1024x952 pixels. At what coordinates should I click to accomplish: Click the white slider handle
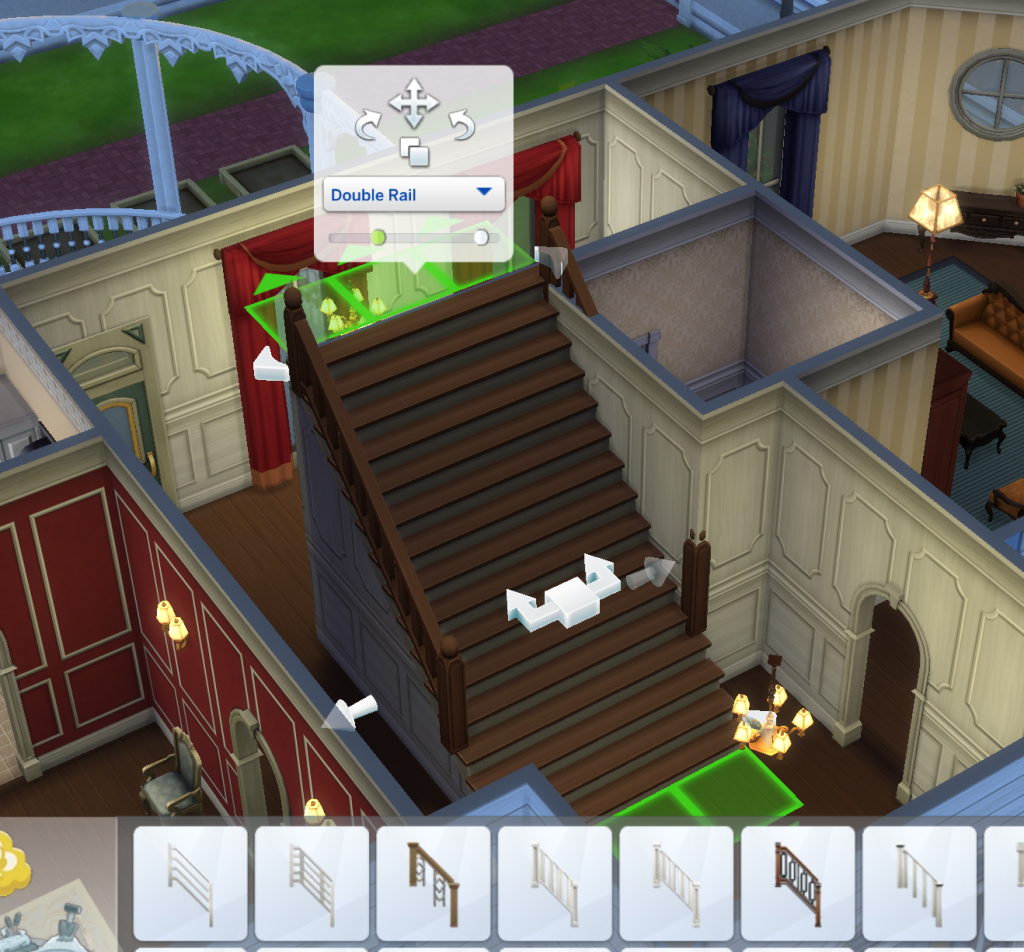(482, 237)
